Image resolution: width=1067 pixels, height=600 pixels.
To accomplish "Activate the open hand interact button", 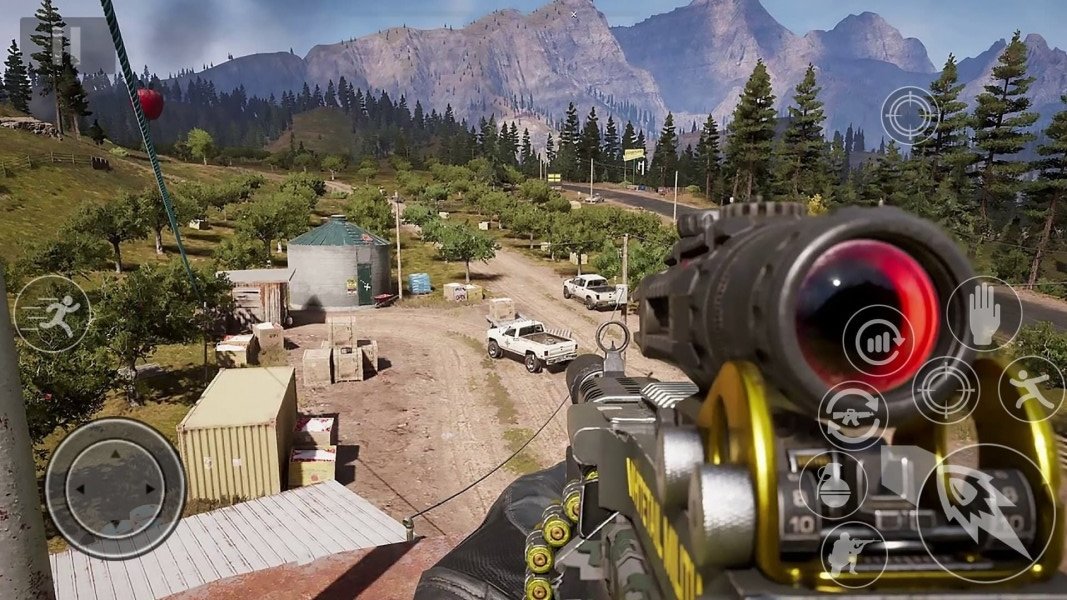I will 984,313.
